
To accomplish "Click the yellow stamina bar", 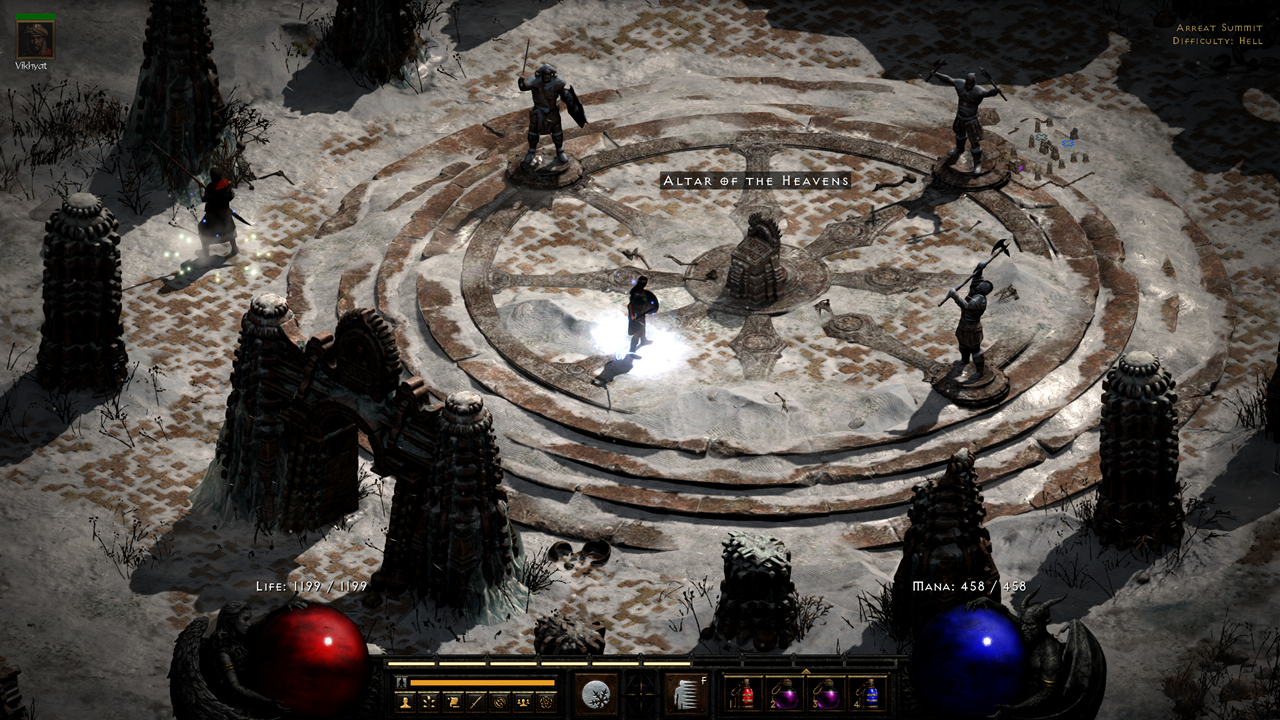I will 481,682.
